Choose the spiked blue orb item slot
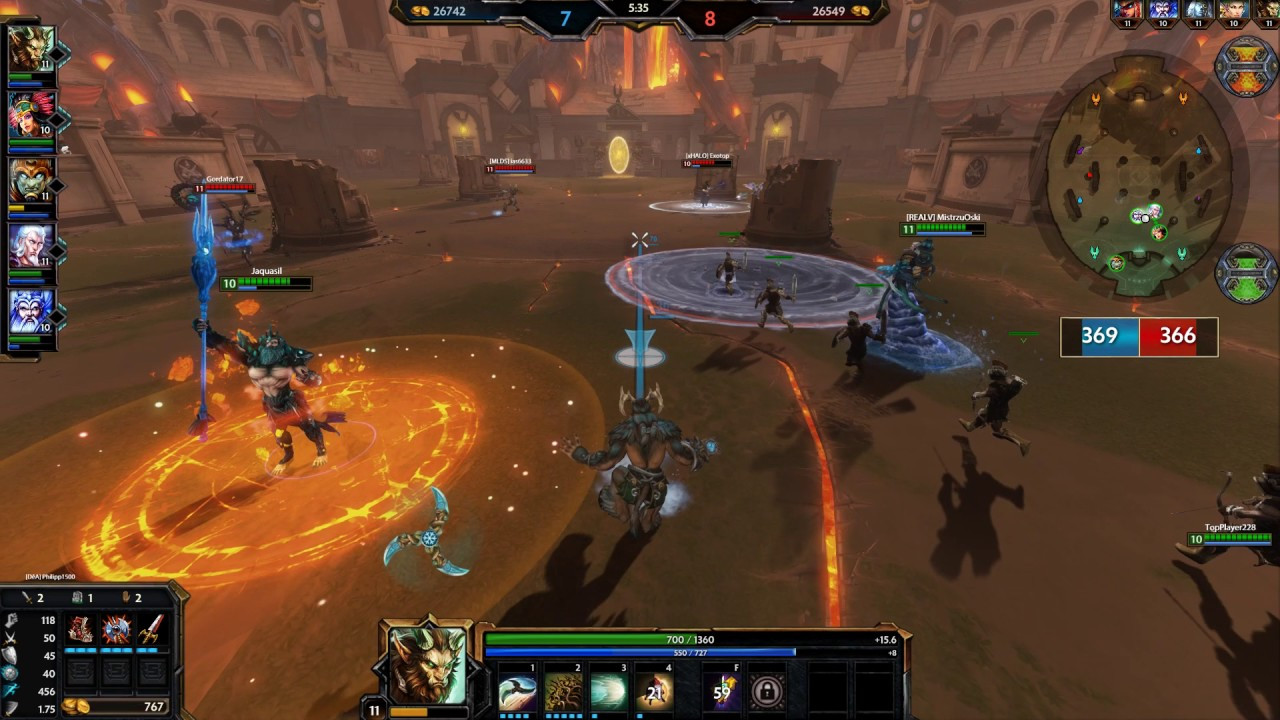 [x=116, y=629]
